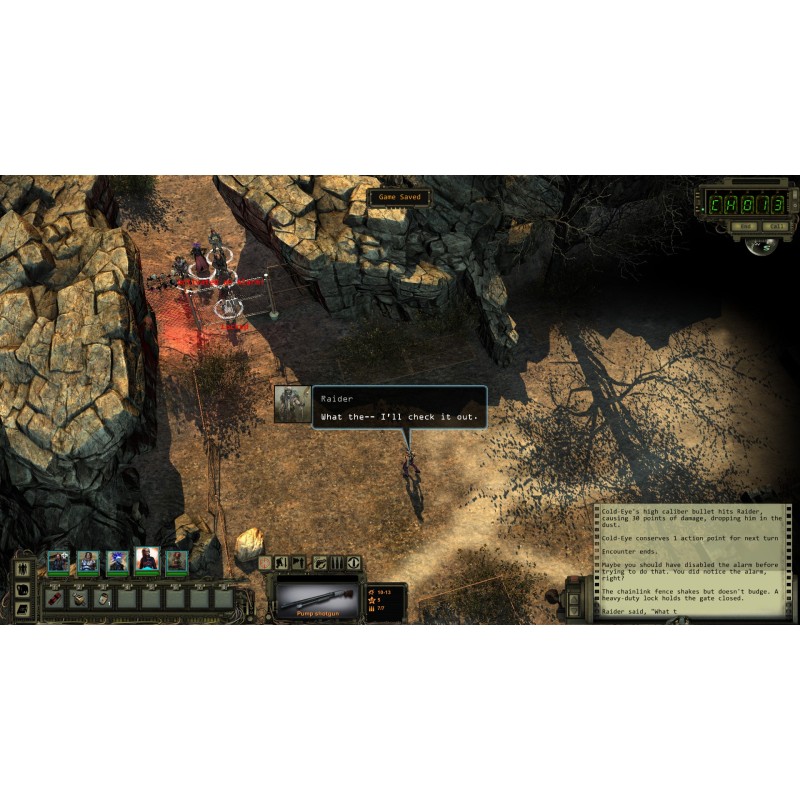Use the dynamite stick in the hotbar

tap(55, 599)
